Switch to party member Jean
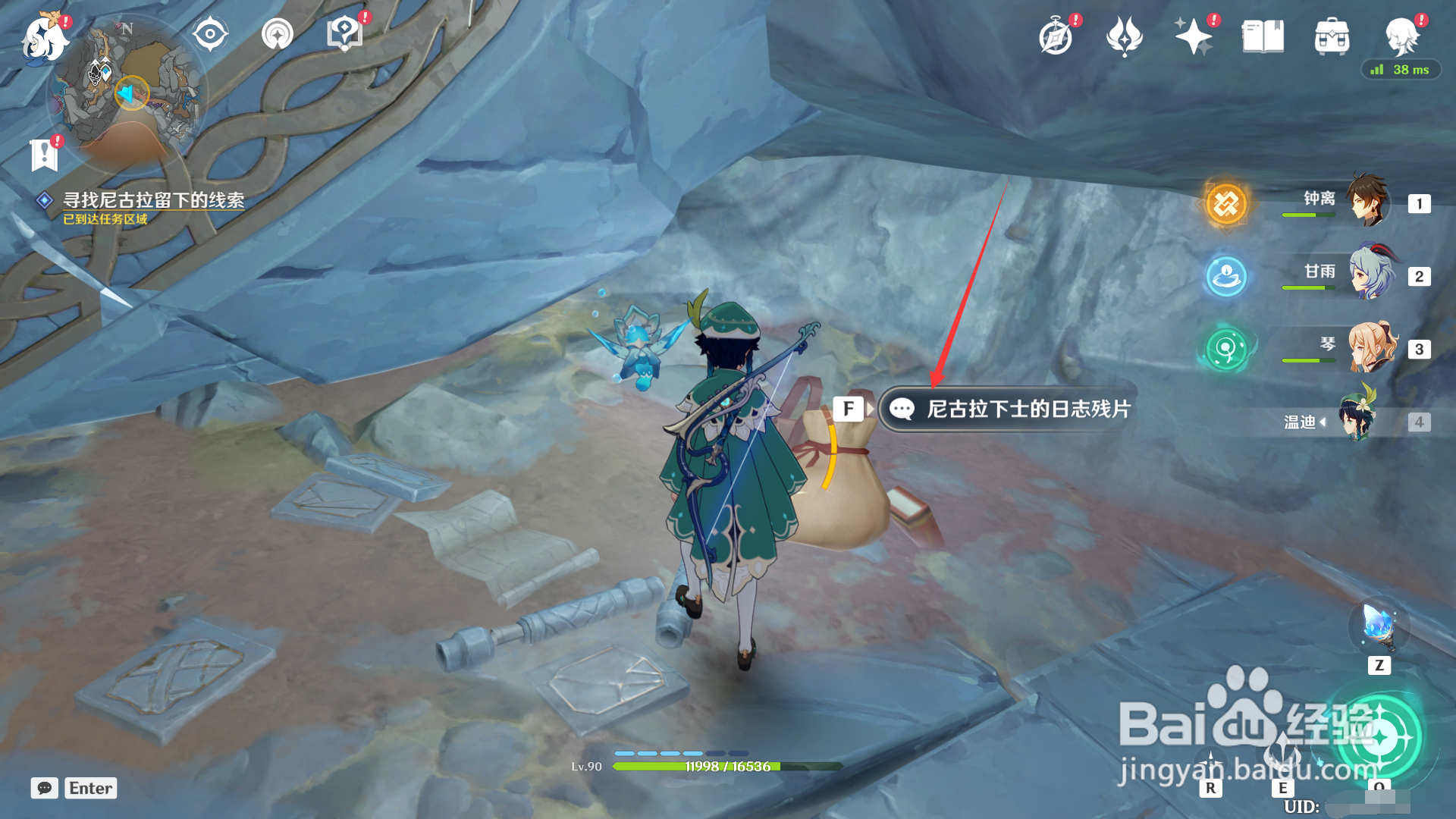The image size is (1456, 819). (x=1371, y=347)
